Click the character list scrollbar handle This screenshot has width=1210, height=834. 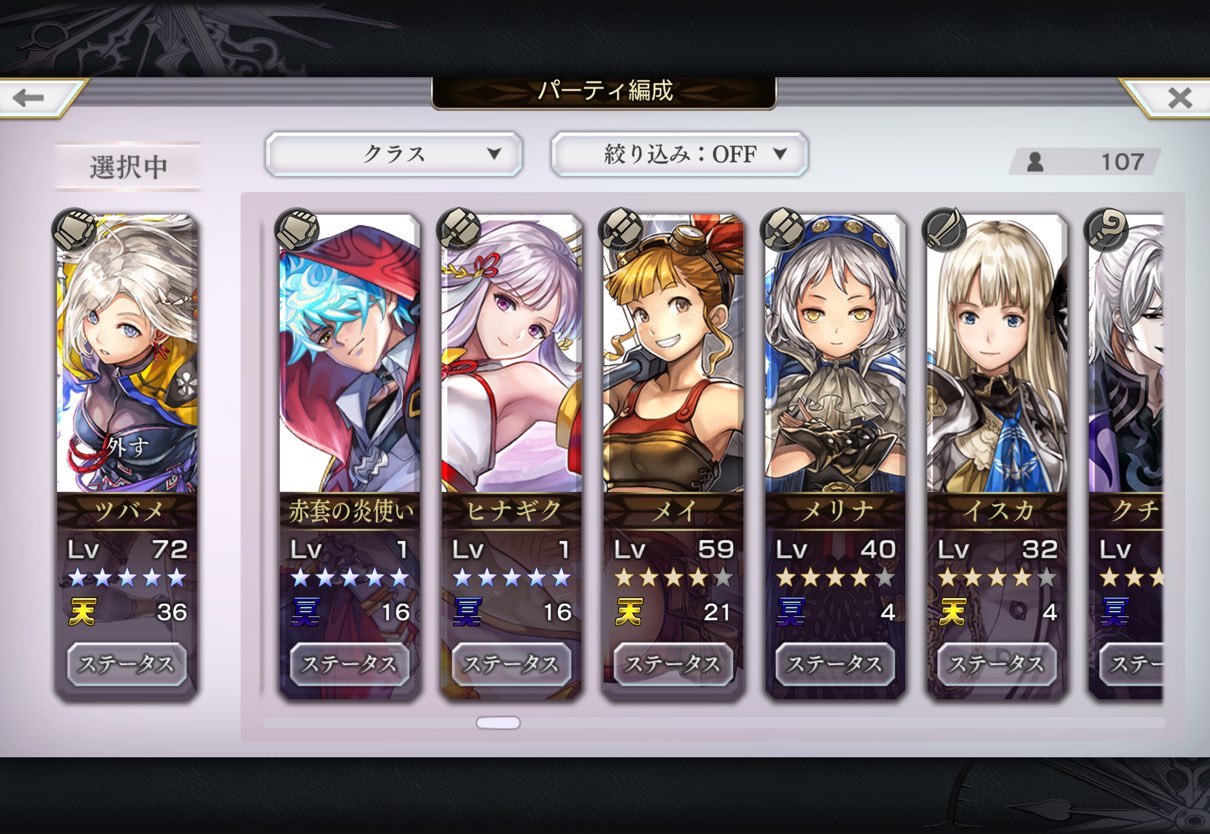click(x=498, y=722)
